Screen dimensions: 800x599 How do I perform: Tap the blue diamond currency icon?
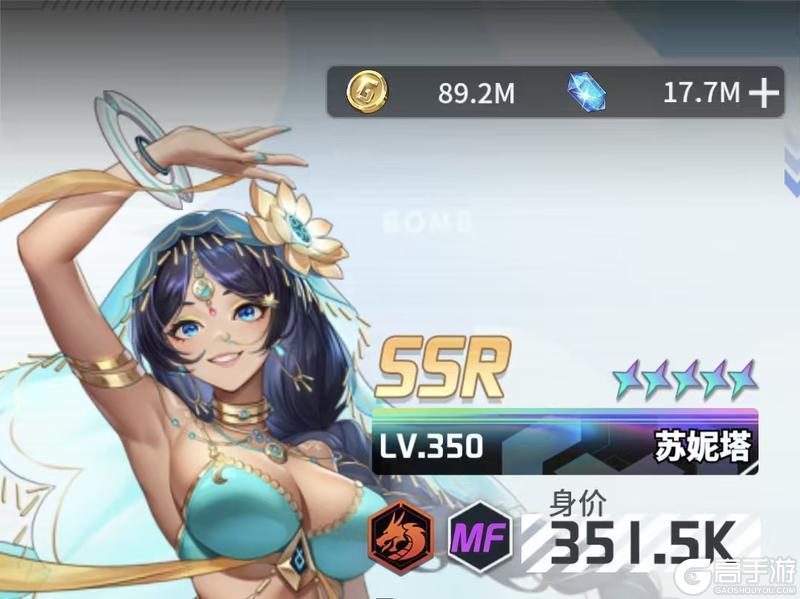(x=587, y=93)
